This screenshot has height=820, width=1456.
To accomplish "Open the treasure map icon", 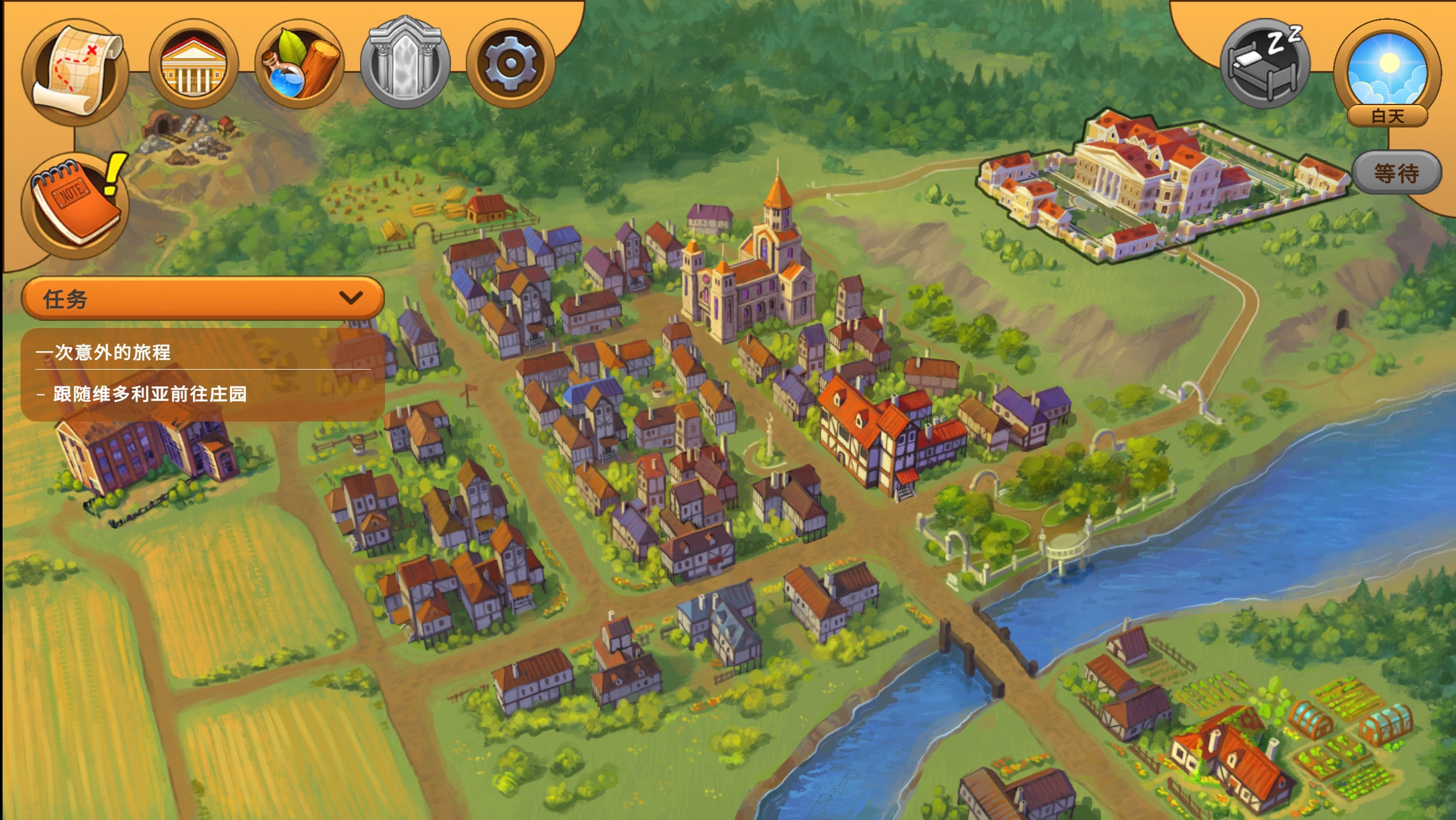I will click(x=76, y=70).
